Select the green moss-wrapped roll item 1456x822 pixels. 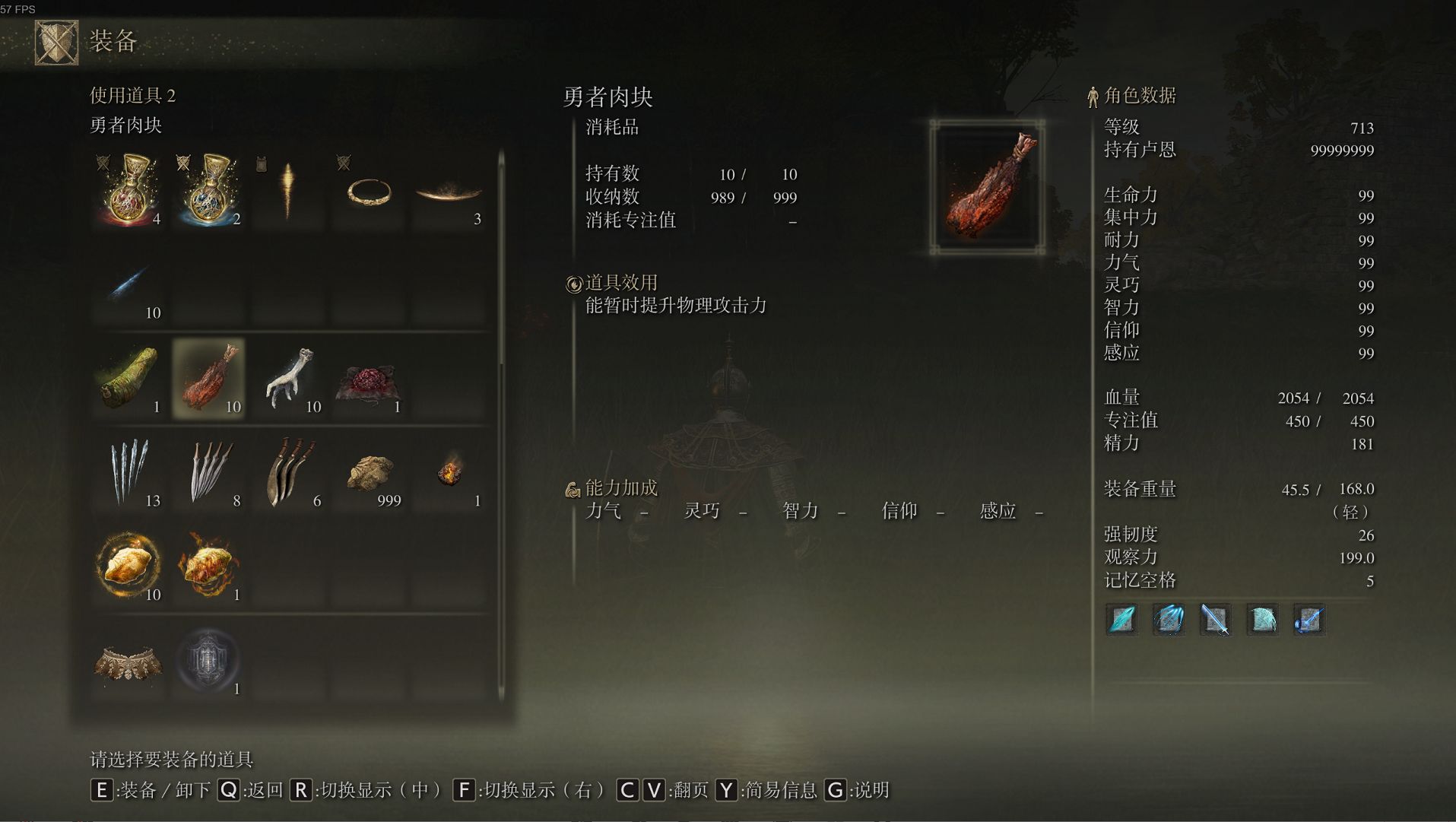click(128, 378)
